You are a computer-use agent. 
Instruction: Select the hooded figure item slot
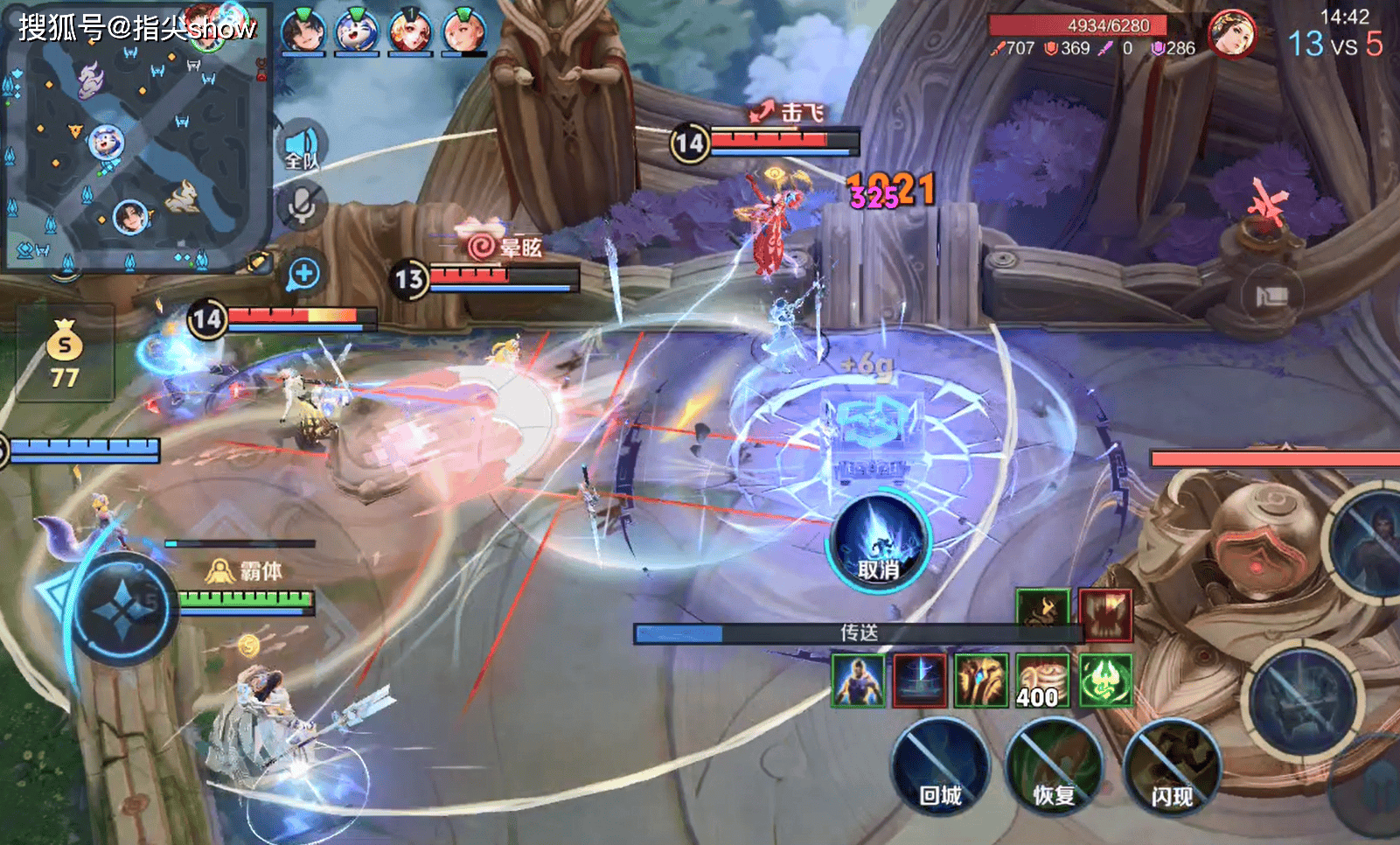coord(858,680)
